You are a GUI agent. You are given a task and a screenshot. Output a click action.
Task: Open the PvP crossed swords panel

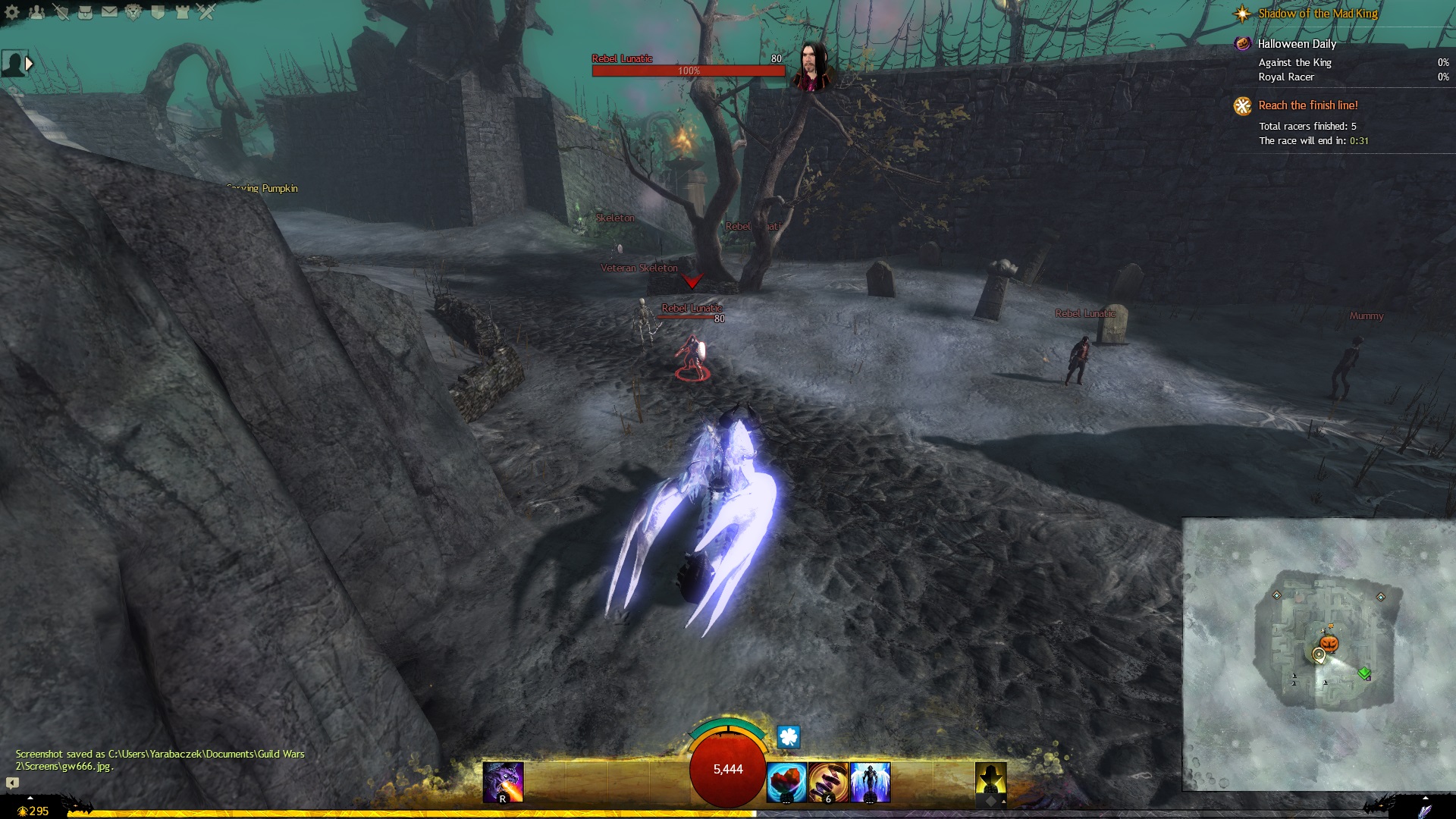pyautogui.click(x=206, y=12)
